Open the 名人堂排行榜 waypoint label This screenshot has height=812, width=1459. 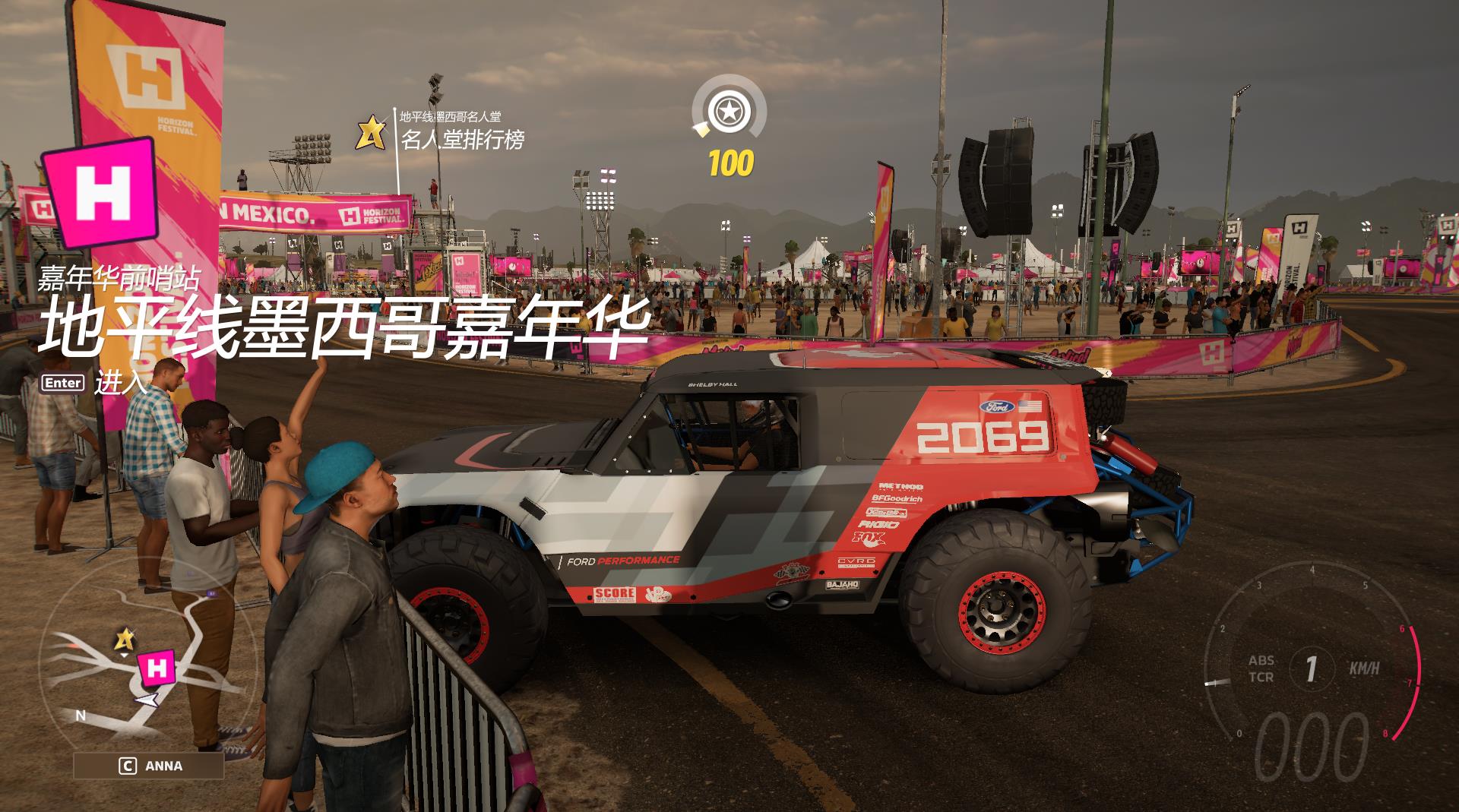462,139
